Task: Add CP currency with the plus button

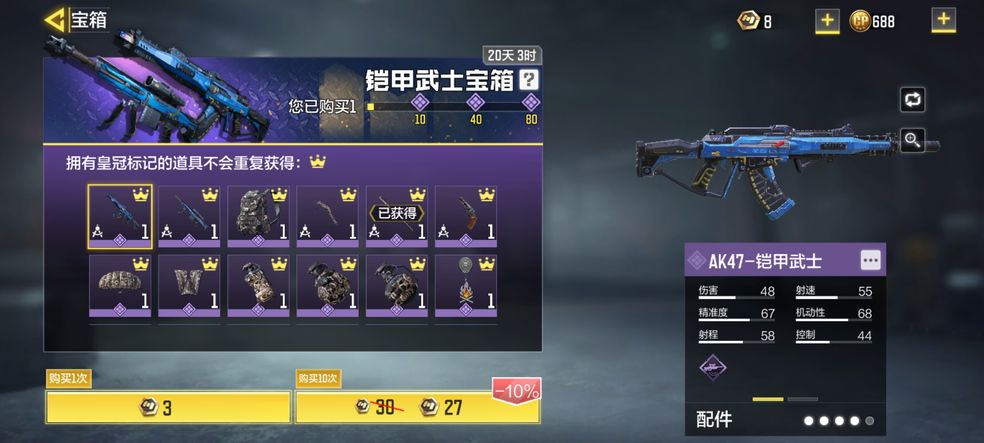Action: [x=943, y=20]
